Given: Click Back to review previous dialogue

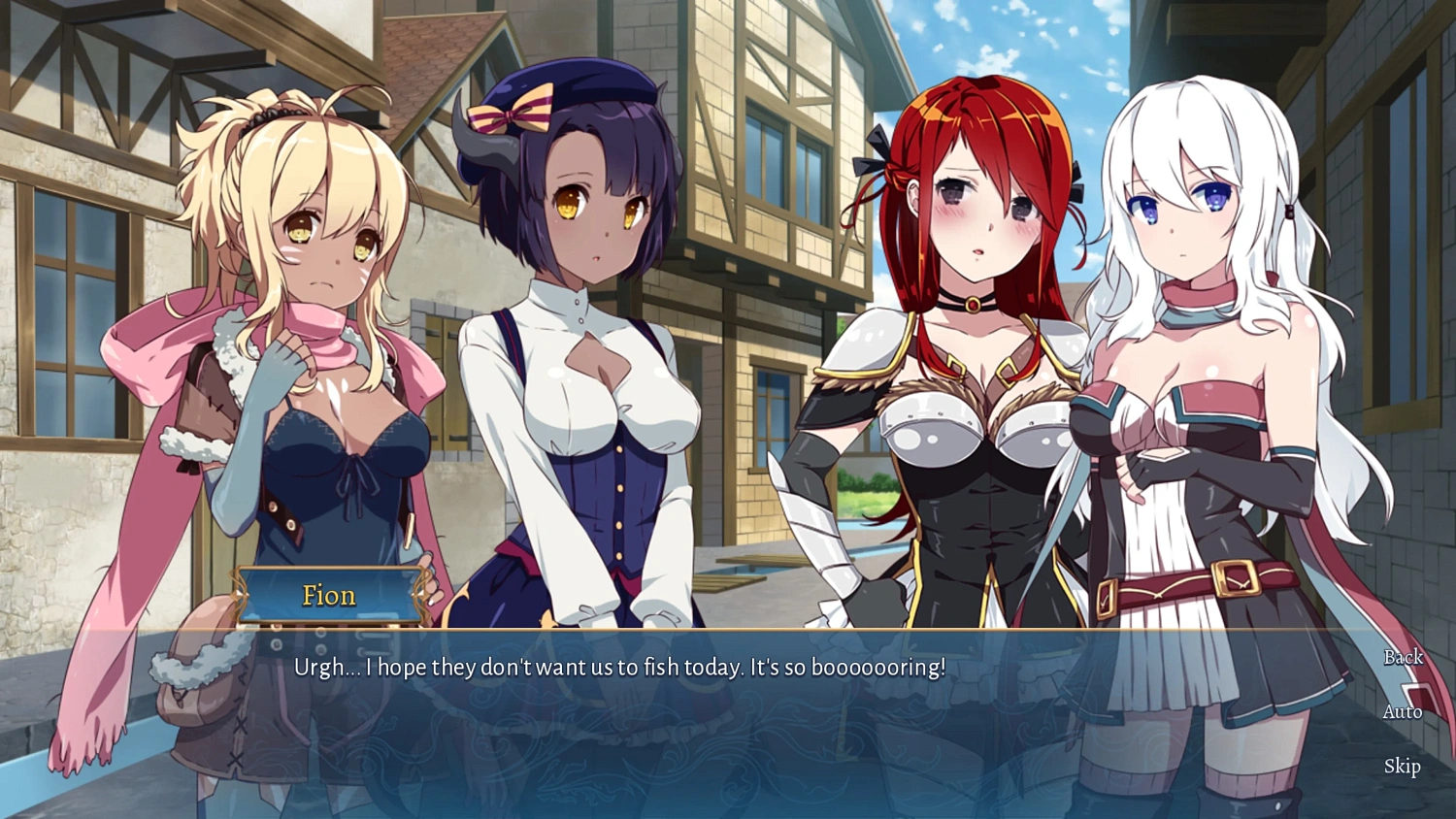Looking at the screenshot, I should 1404,657.
